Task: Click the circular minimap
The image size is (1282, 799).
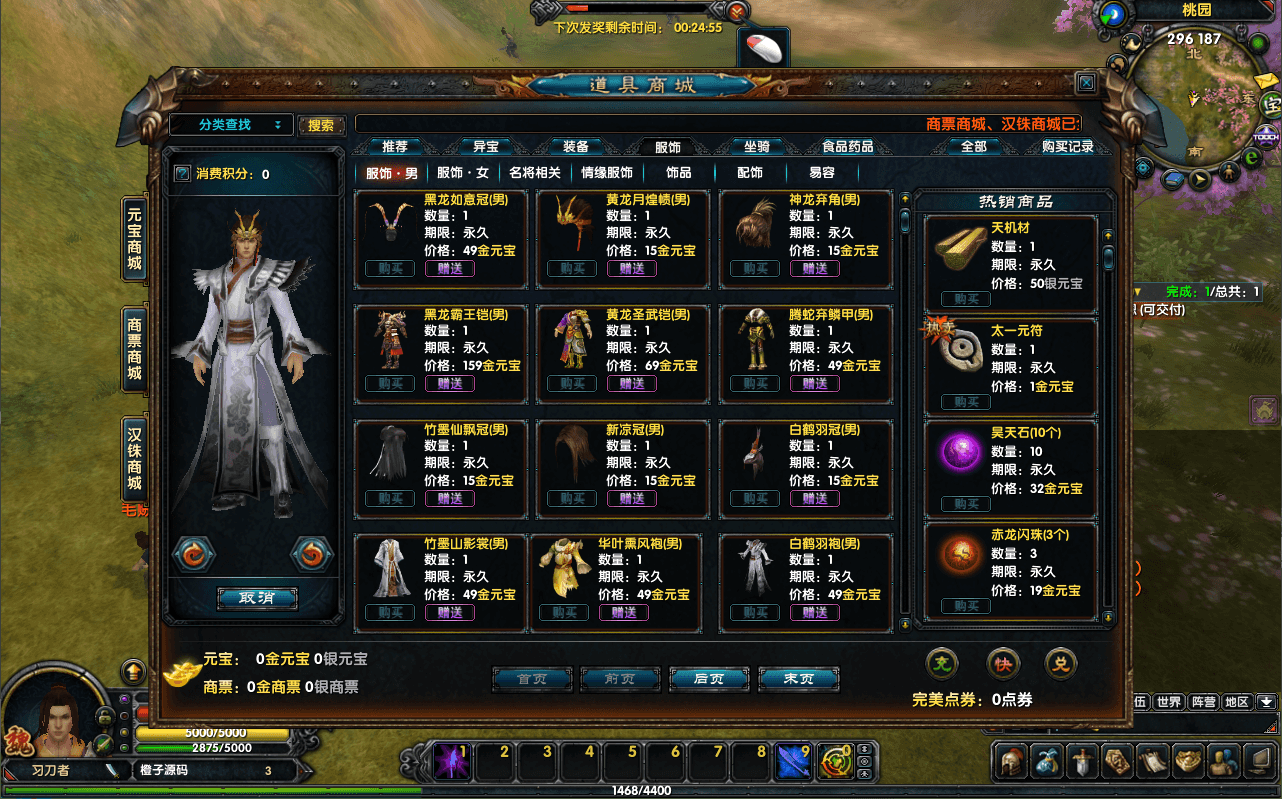Action: pos(1193,100)
